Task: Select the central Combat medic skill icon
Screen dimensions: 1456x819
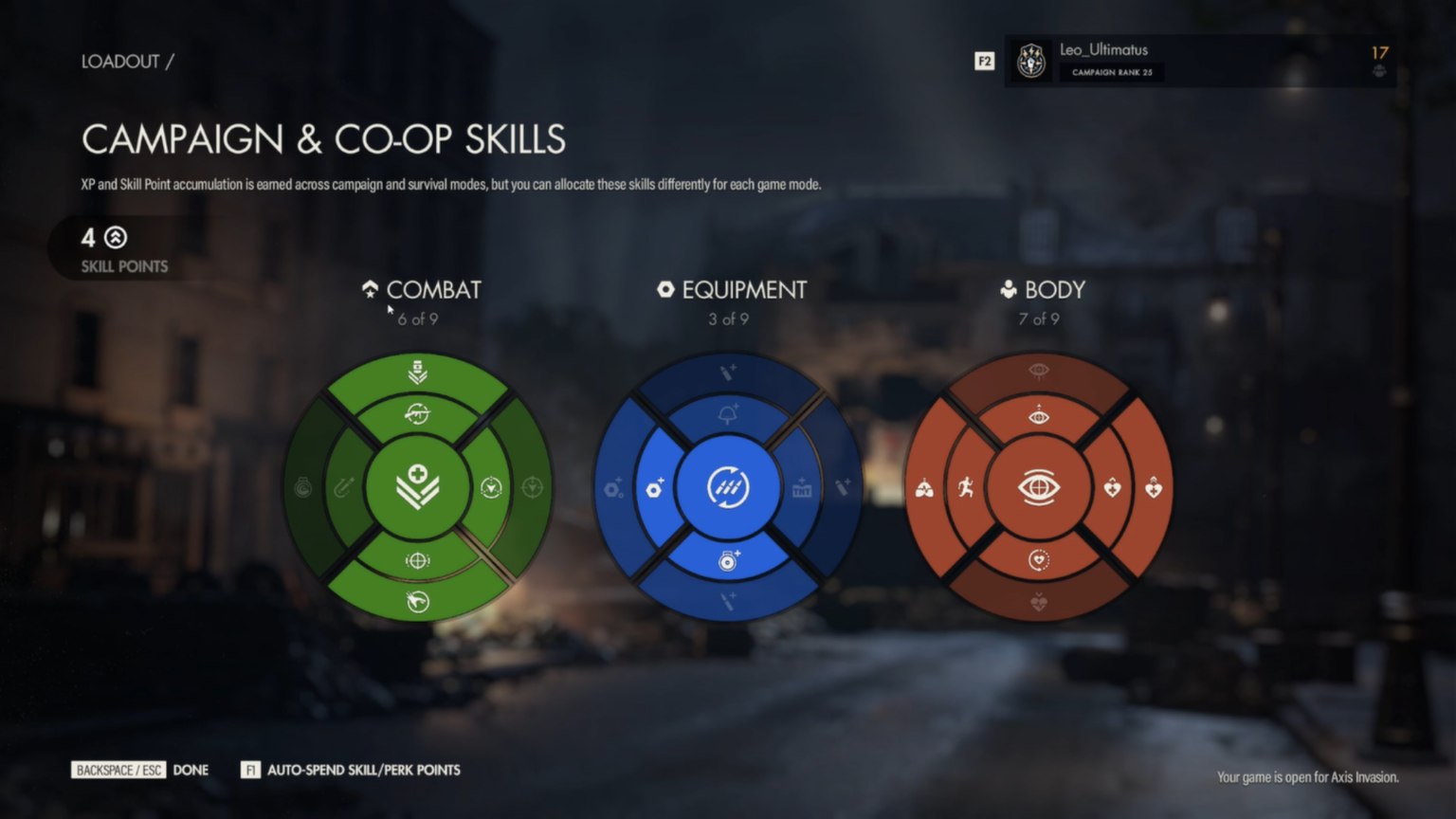Action: (x=420, y=486)
